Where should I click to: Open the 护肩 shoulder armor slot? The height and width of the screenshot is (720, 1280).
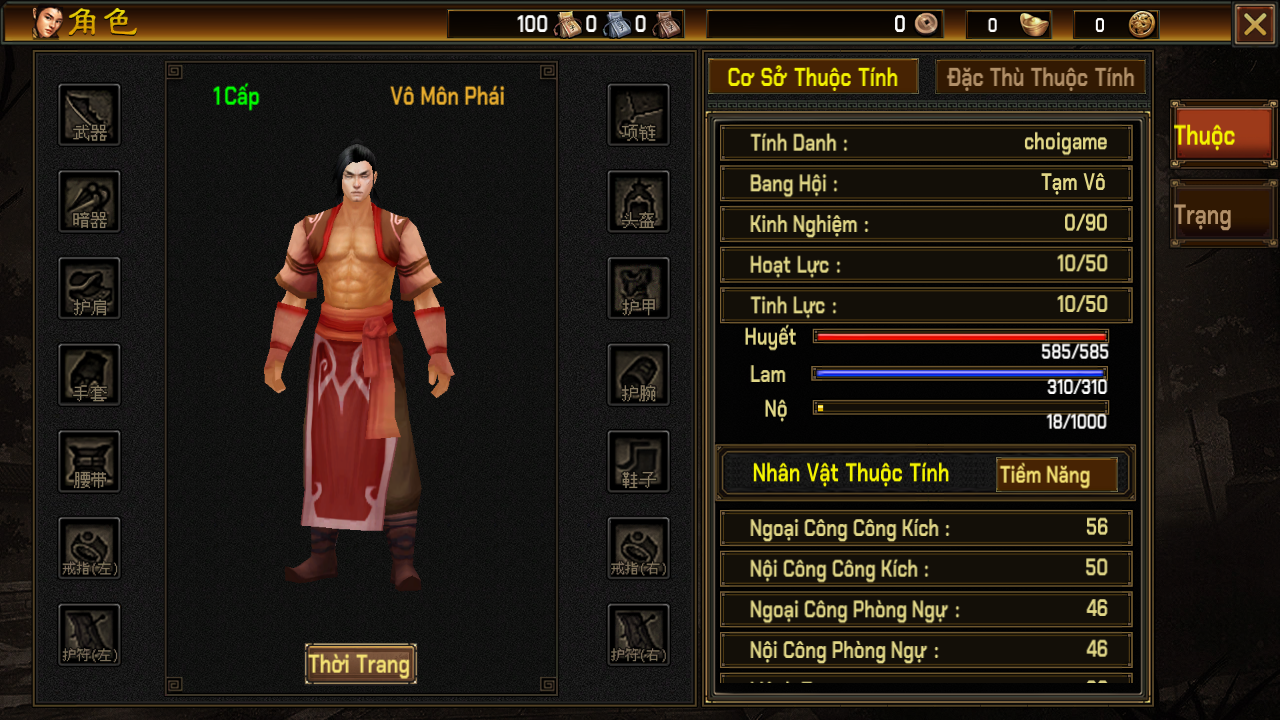coord(90,288)
